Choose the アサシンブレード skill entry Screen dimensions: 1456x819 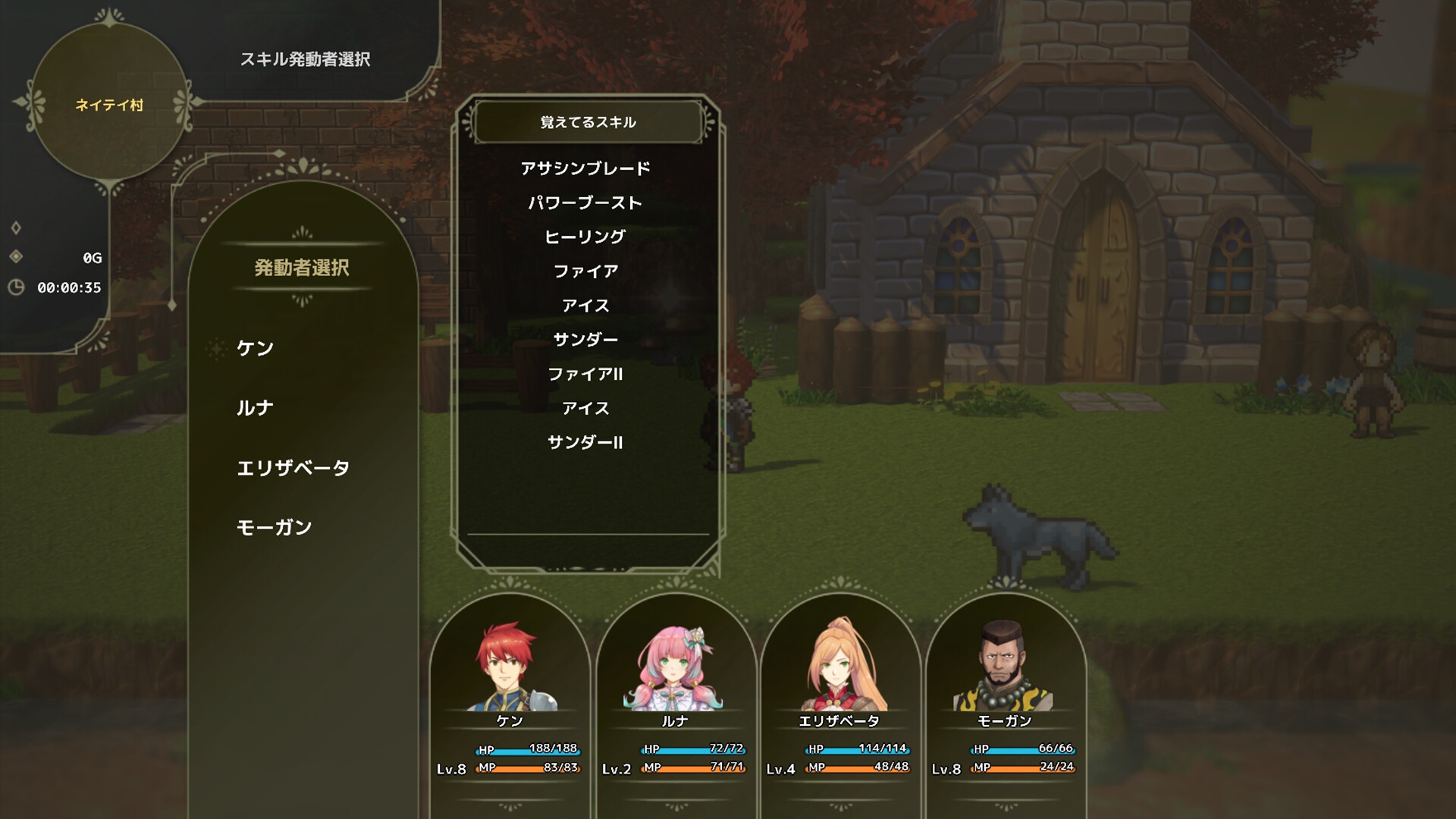[x=585, y=168]
